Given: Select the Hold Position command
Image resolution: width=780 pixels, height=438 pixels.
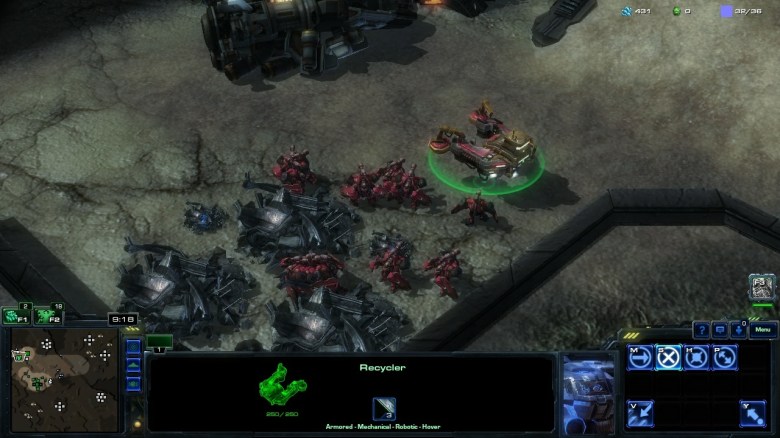Looking at the screenshot, I should click(697, 357).
